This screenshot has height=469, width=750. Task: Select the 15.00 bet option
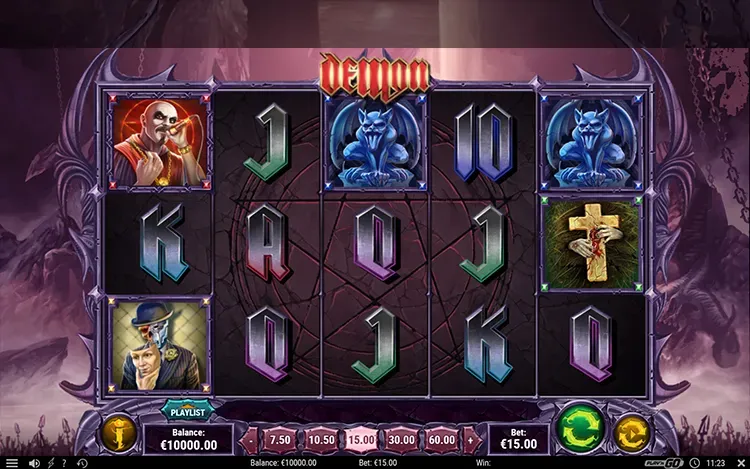(360, 438)
